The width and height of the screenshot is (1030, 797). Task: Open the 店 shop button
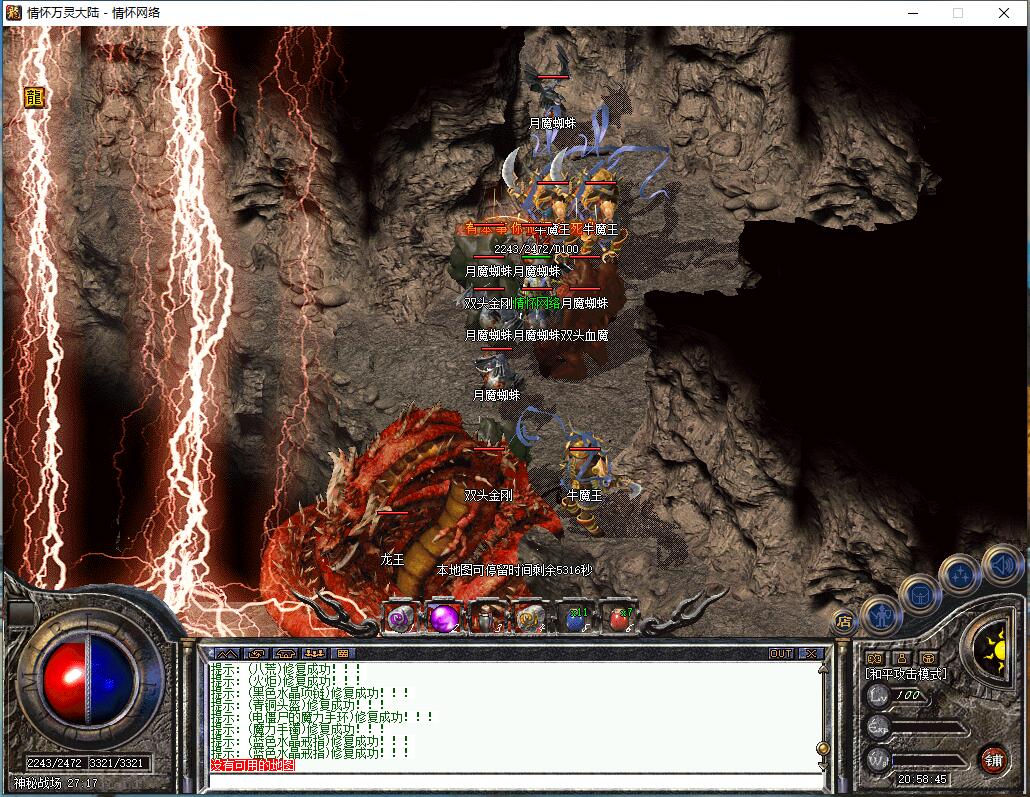tap(845, 621)
